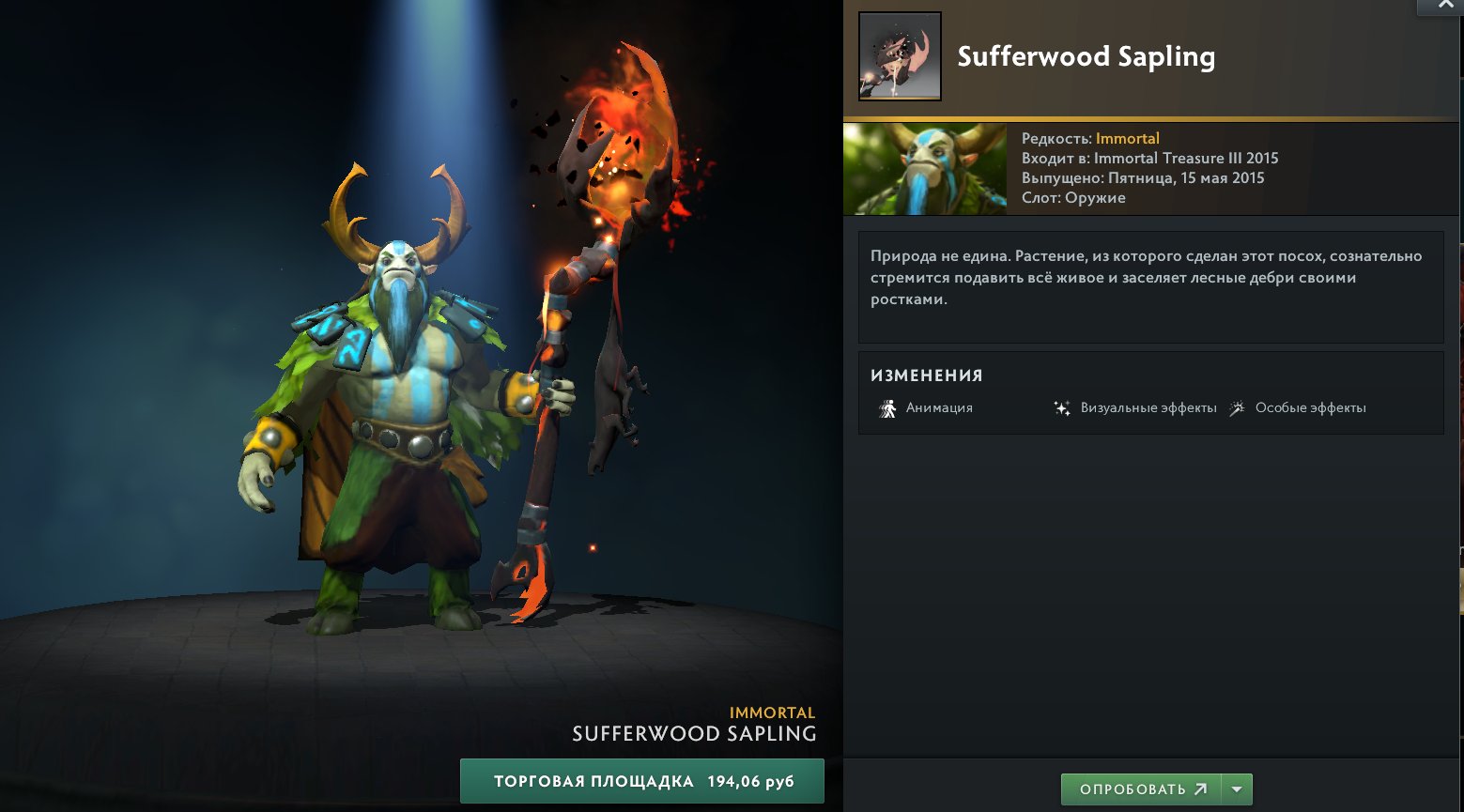The width and height of the screenshot is (1464, 812).
Task: Click the external arrow icon inside the ОПРОБОВАТЬ button
Action: pyautogui.click(x=1200, y=789)
